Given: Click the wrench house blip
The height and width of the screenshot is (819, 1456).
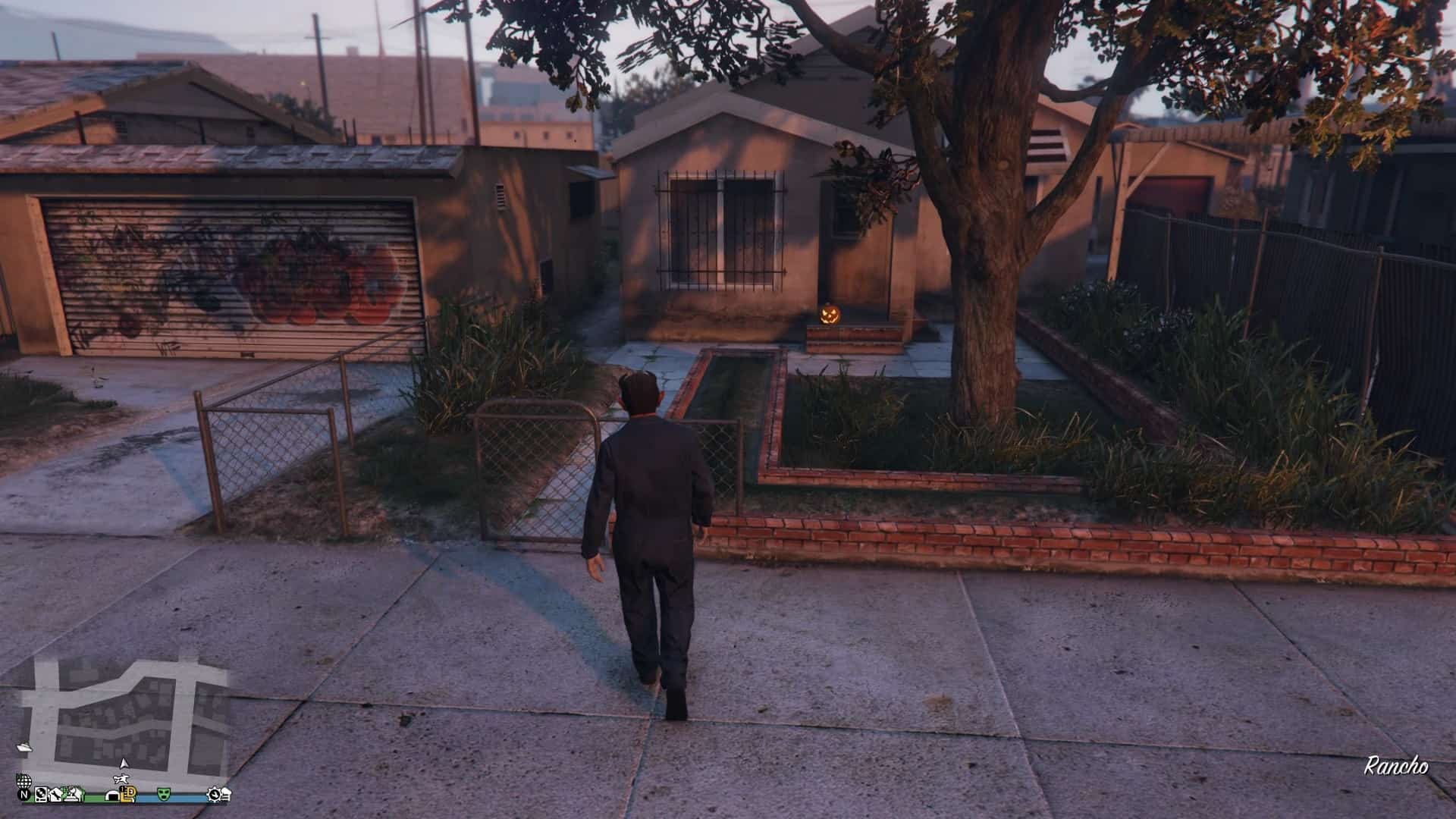Looking at the screenshot, I should (x=56, y=795).
